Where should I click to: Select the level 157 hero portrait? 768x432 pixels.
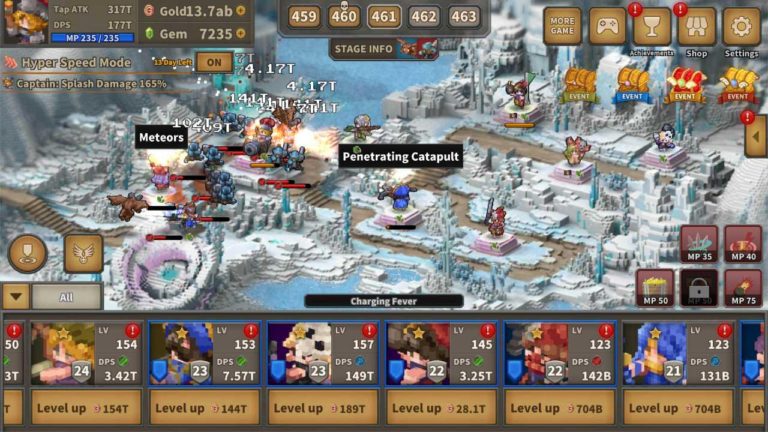[x=297, y=353]
